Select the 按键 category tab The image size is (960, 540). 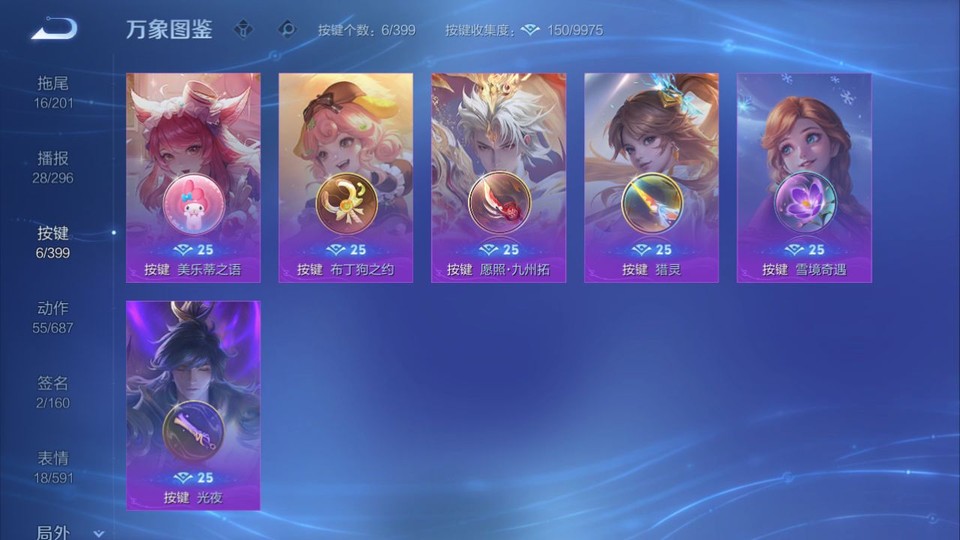tap(53, 242)
